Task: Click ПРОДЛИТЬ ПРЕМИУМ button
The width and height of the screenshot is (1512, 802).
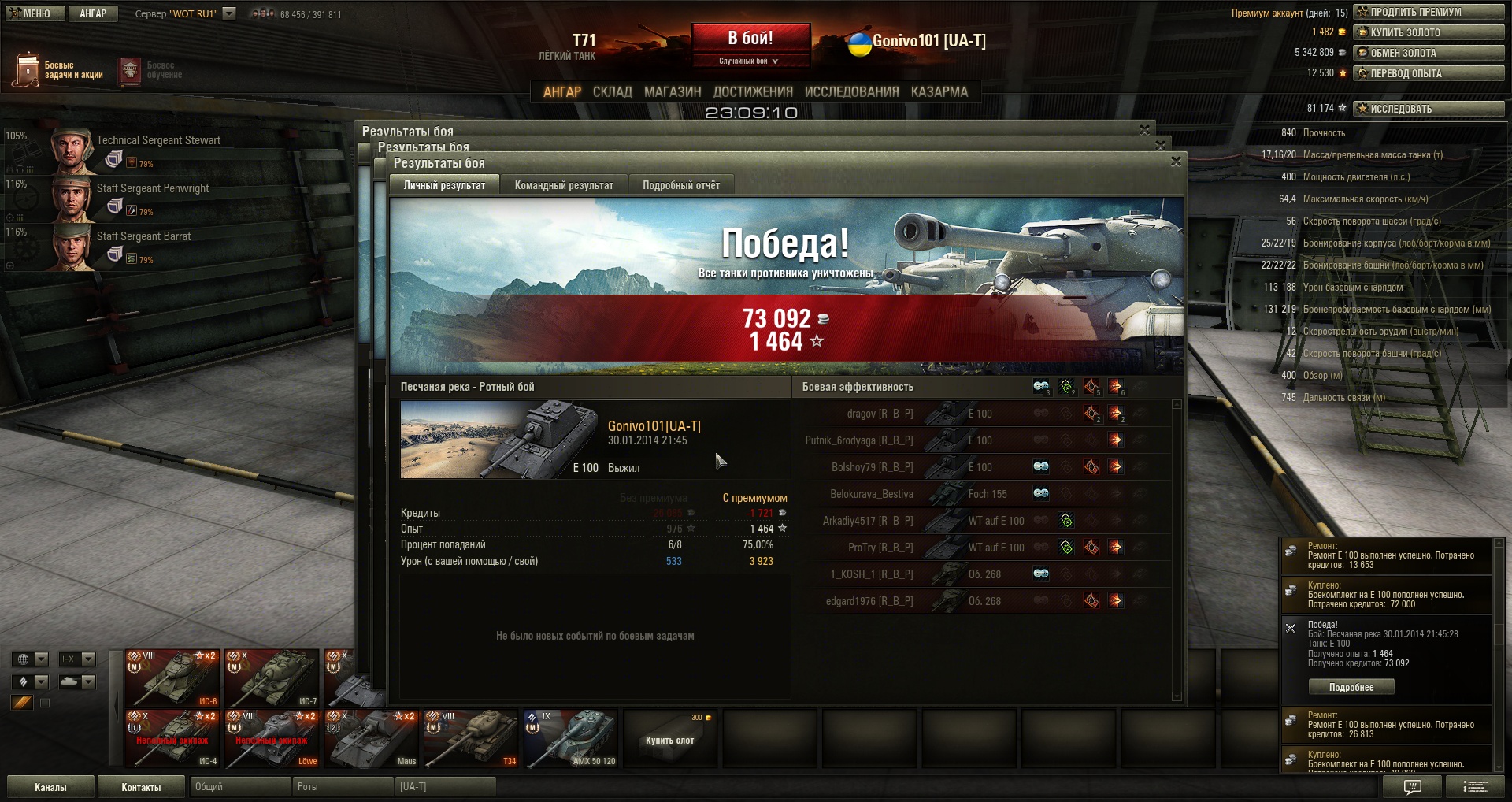Action: pyautogui.click(x=1429, y=12)
